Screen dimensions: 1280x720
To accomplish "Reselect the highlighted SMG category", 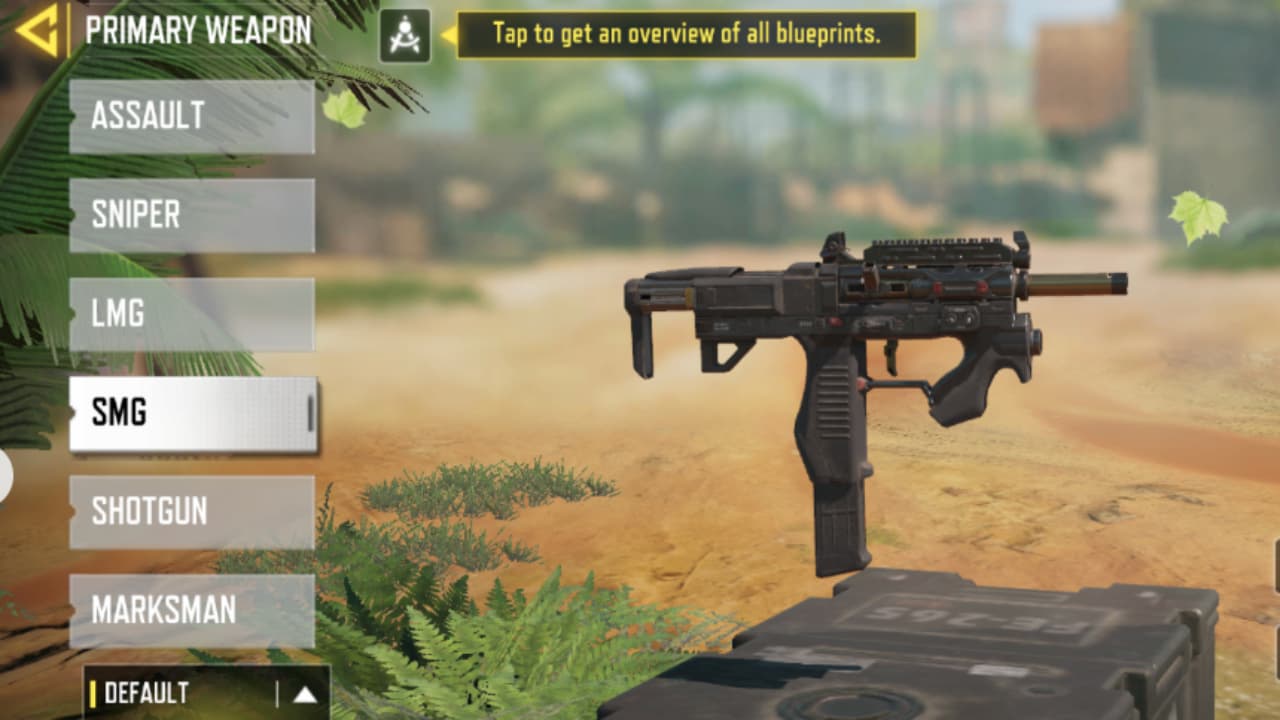I will coord(190,413).
